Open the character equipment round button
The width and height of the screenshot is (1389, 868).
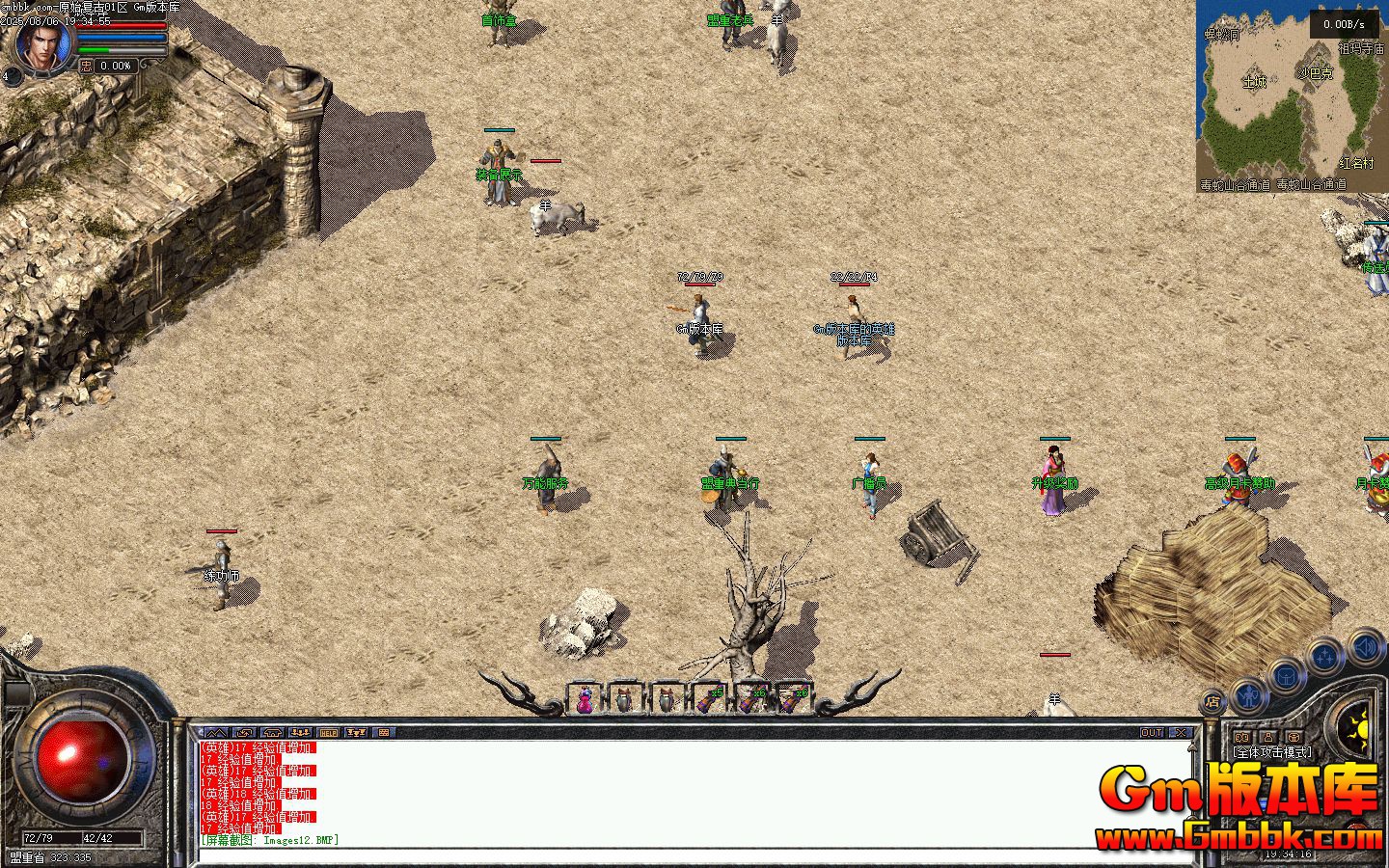click(1248, 692)
